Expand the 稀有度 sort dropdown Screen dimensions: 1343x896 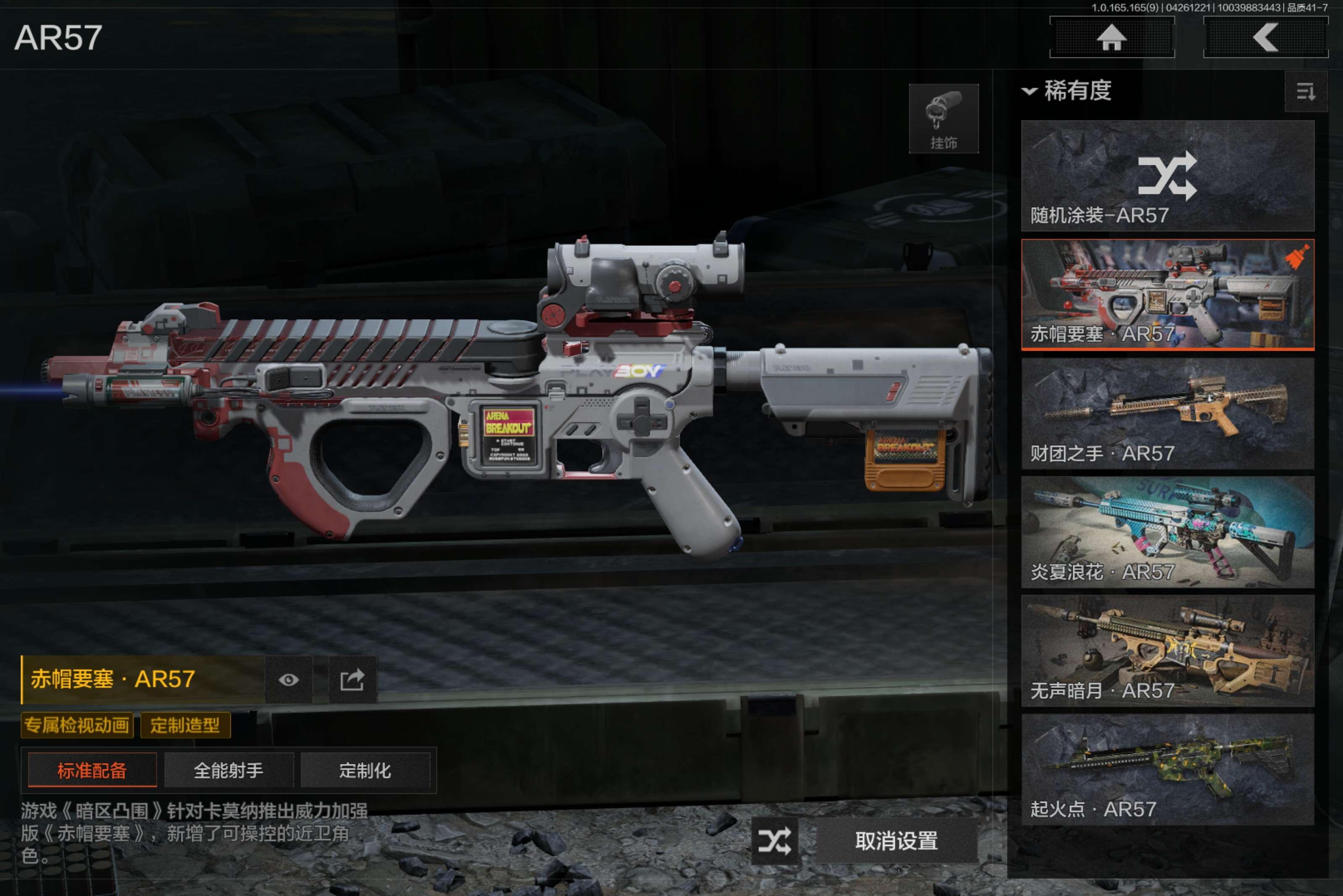pos(1067,91)
